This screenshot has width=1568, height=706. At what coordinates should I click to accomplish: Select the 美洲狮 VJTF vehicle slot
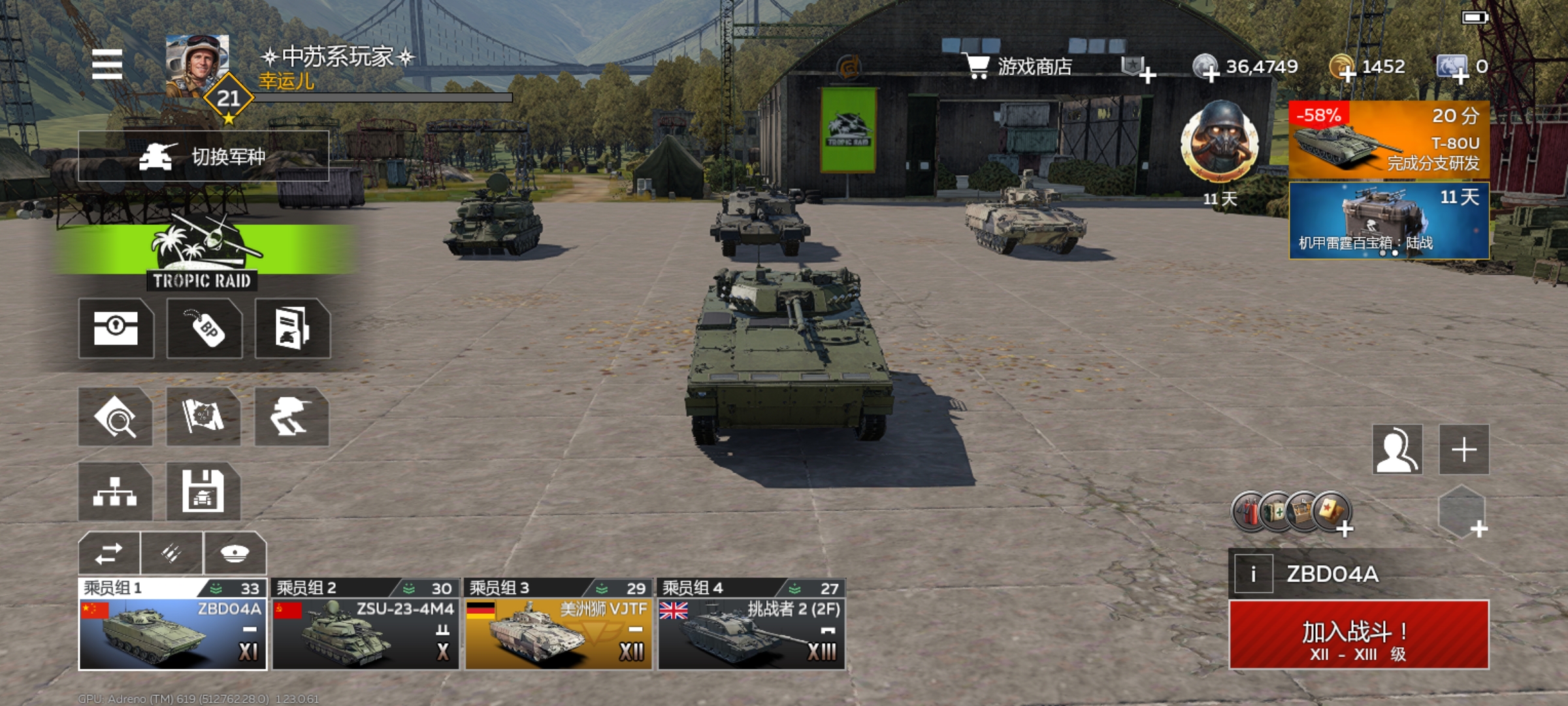(559, 625)
